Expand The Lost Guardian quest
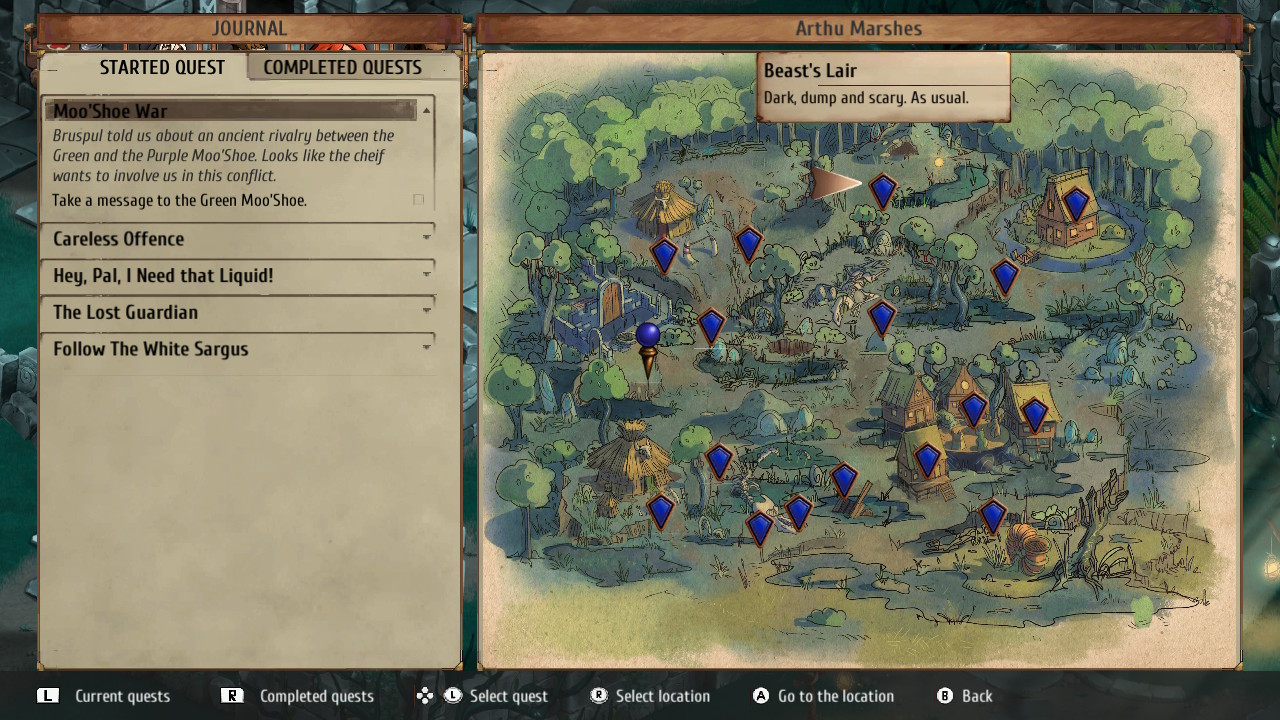The image size is (1280, 720). (x=238, y=313)
